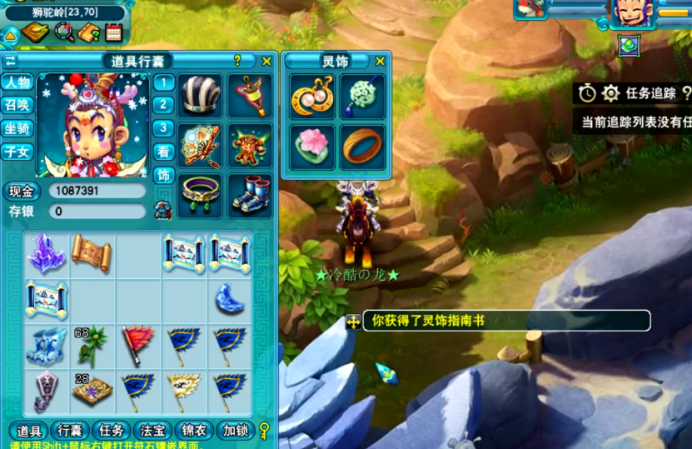Click the blue crescent moon item
Image resolution: width=692 pixels, height=449 pixels.
(229, 298)
